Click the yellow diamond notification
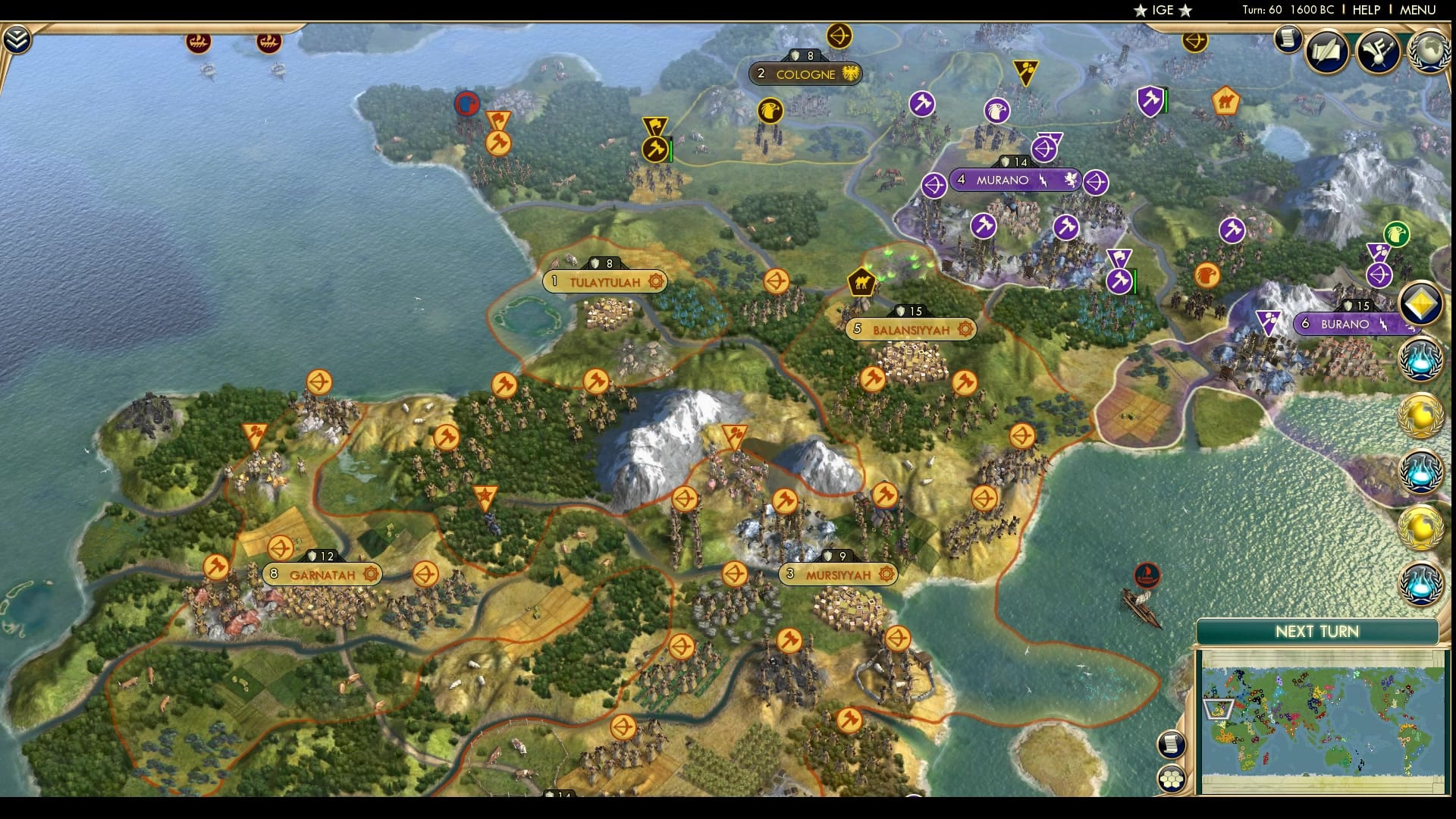Viewport: 1456px width, 819px height. (x=1420, y=305)
